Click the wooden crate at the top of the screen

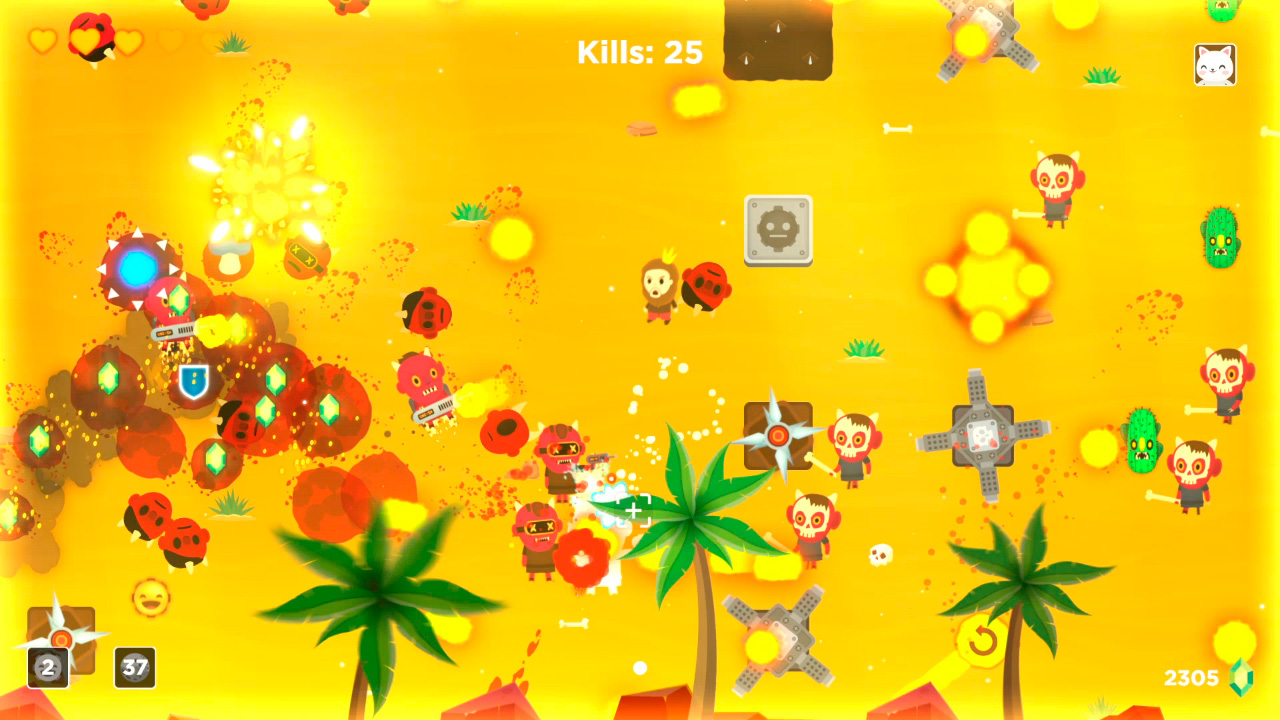click(777, 37)
